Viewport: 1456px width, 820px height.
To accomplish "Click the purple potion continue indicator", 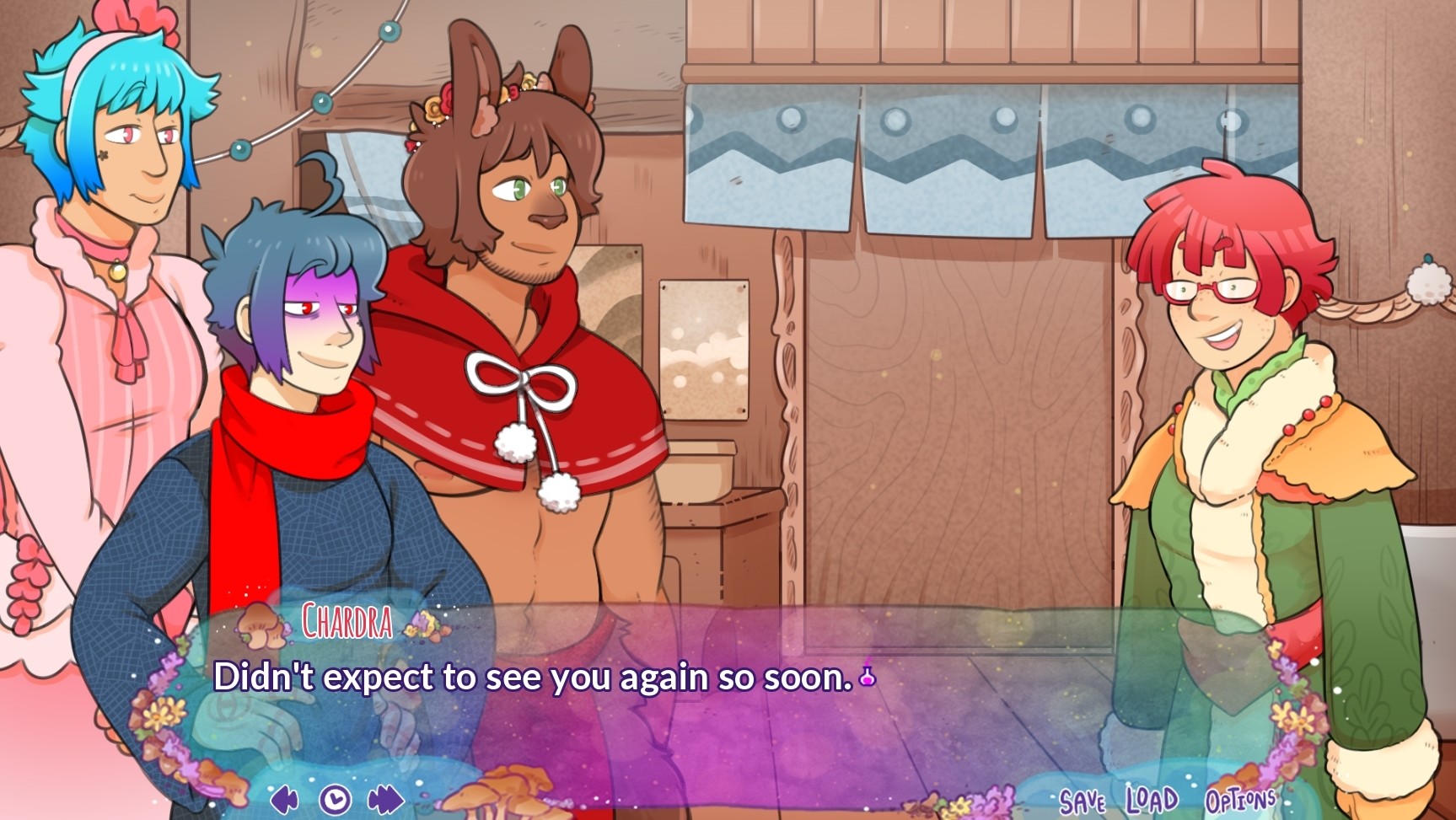I will (865, 674).
